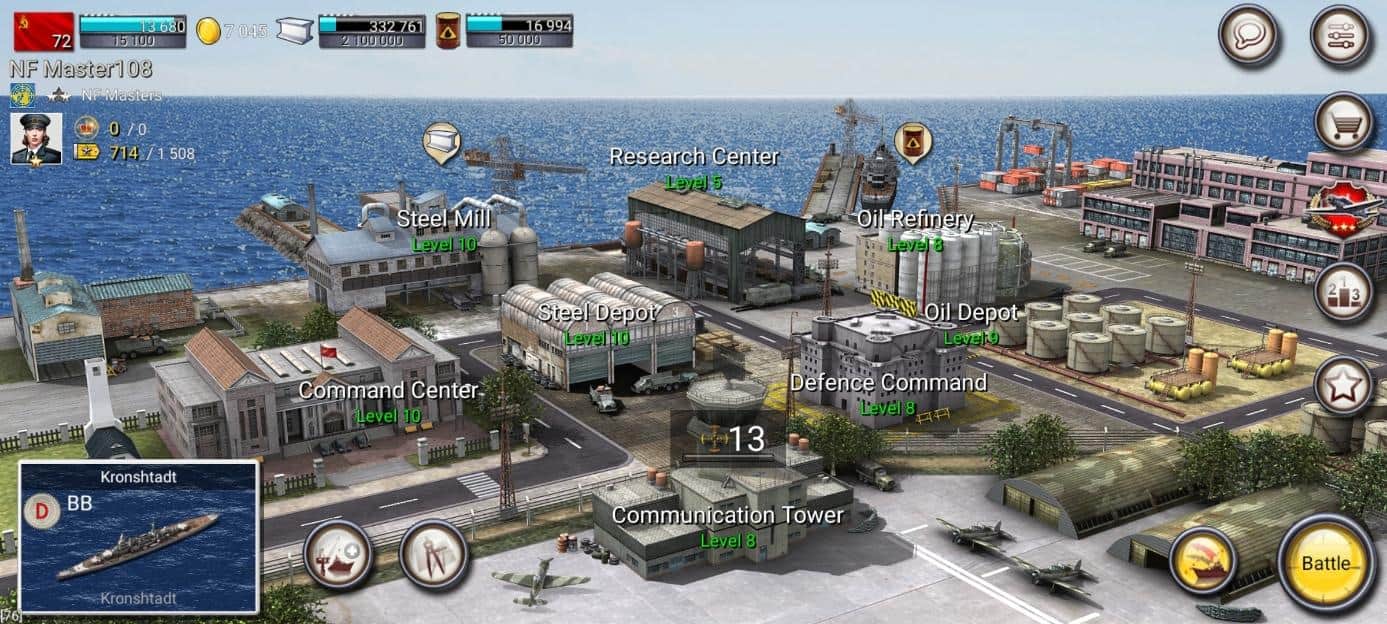The width and height of the screenshot is (1387, 624).
Task: Open the winged plane medal event icon
Action: click(x=1343, y=208)
